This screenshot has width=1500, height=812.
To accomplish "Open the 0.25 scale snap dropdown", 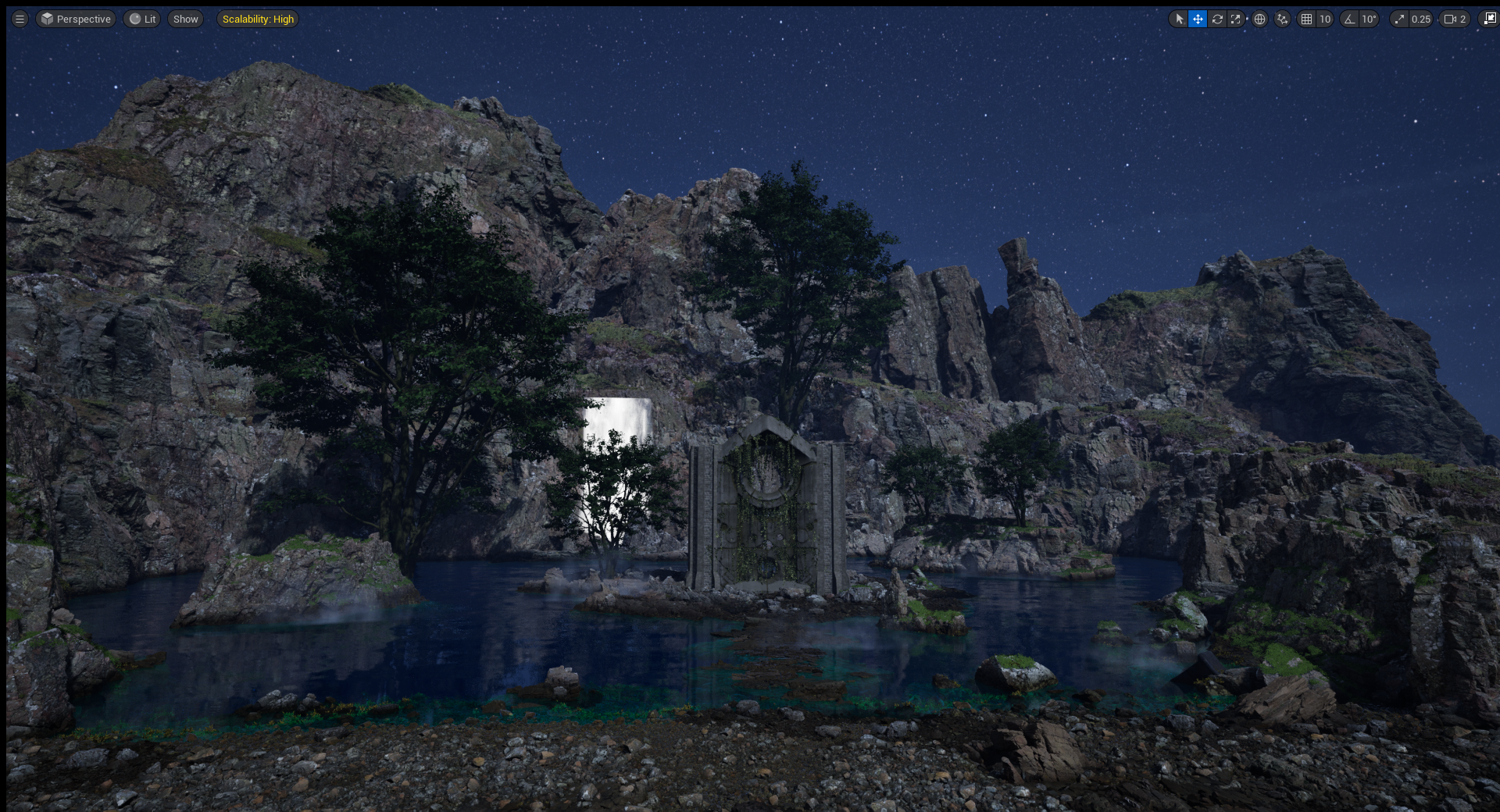I will coord(1420,19).
